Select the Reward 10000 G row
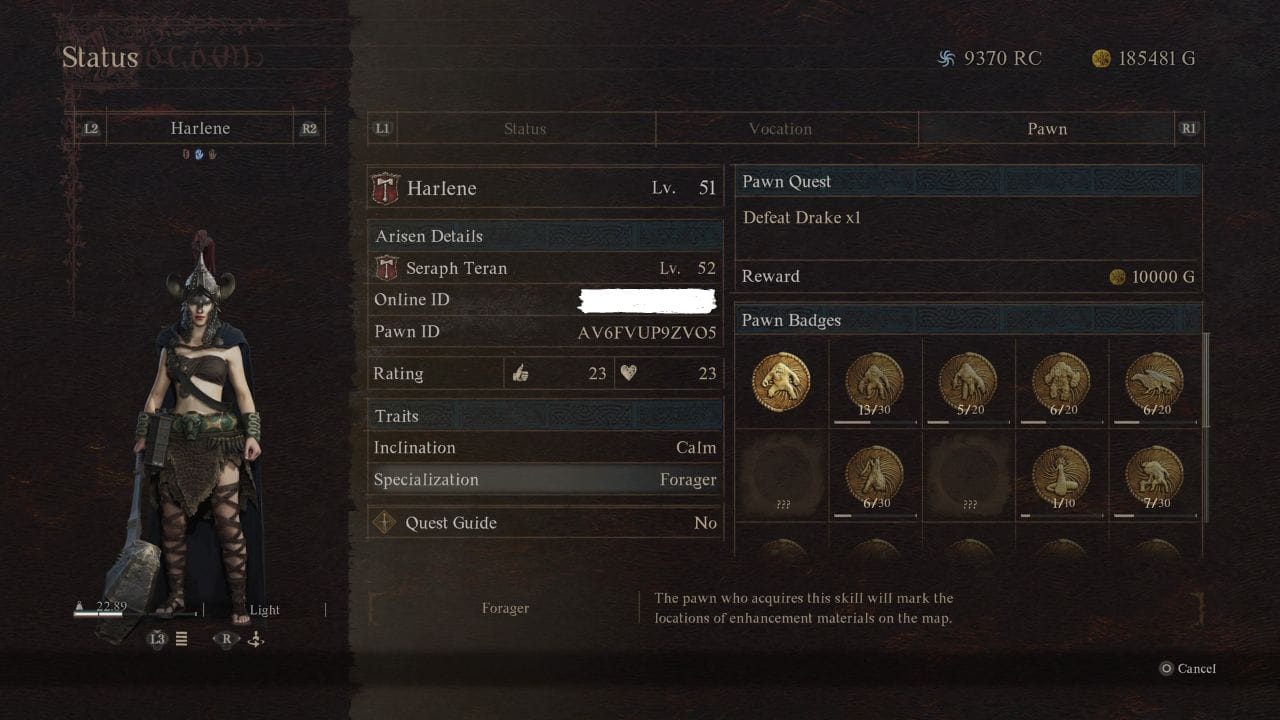This screenshot has width=1280, height=720. pyautogui.click(x=968, y=277)
